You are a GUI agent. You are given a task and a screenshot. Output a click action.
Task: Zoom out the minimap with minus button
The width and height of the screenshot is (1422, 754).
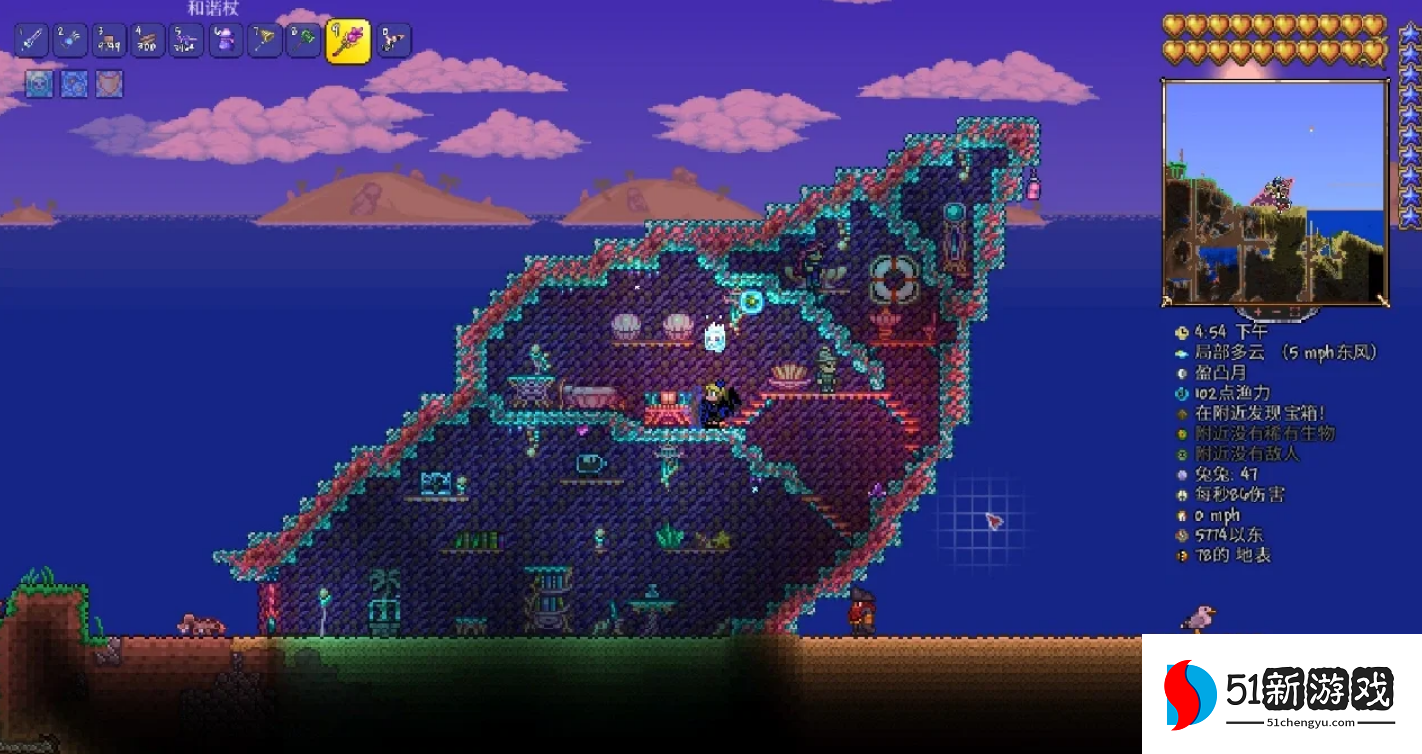point(1274,311)
